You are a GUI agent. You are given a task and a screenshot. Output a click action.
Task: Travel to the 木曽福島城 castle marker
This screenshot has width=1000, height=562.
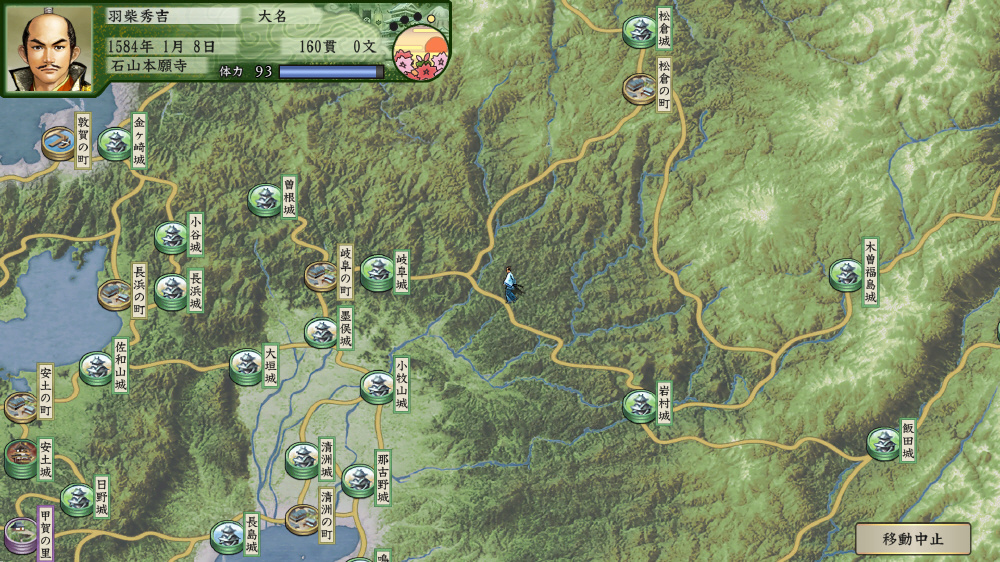846,274
